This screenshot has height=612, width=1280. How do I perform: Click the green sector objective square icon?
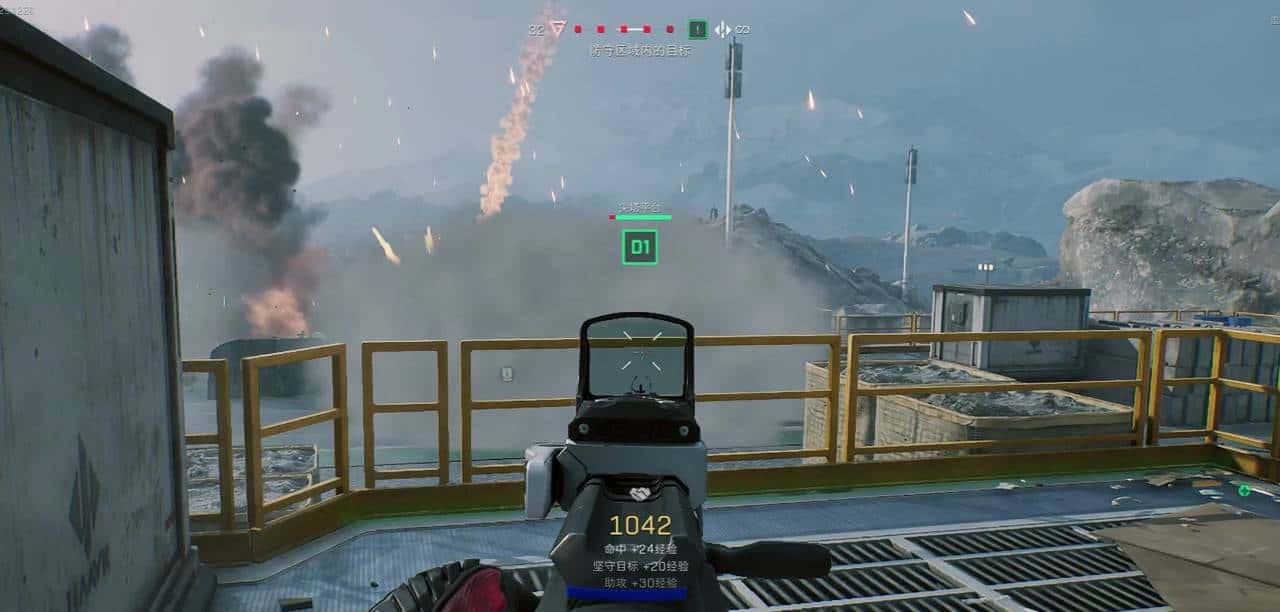698,30
